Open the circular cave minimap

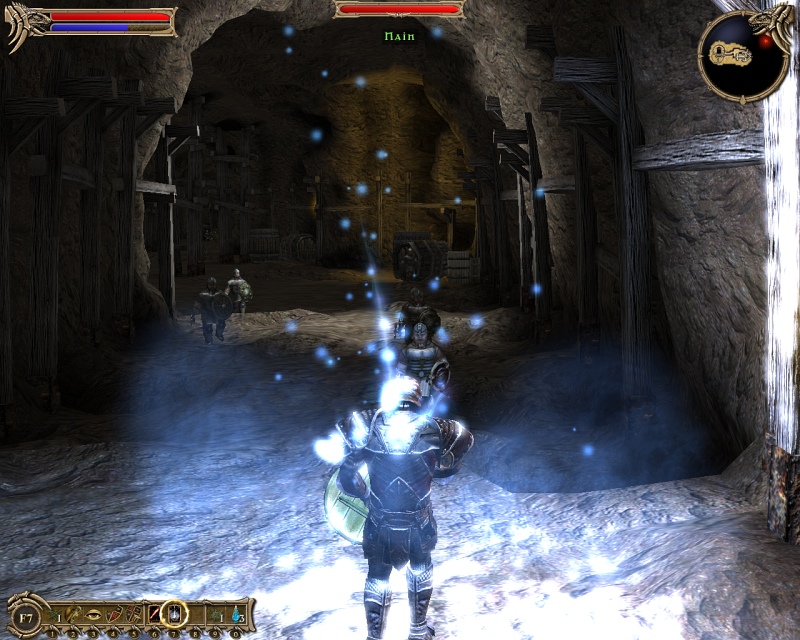(743, 53)
